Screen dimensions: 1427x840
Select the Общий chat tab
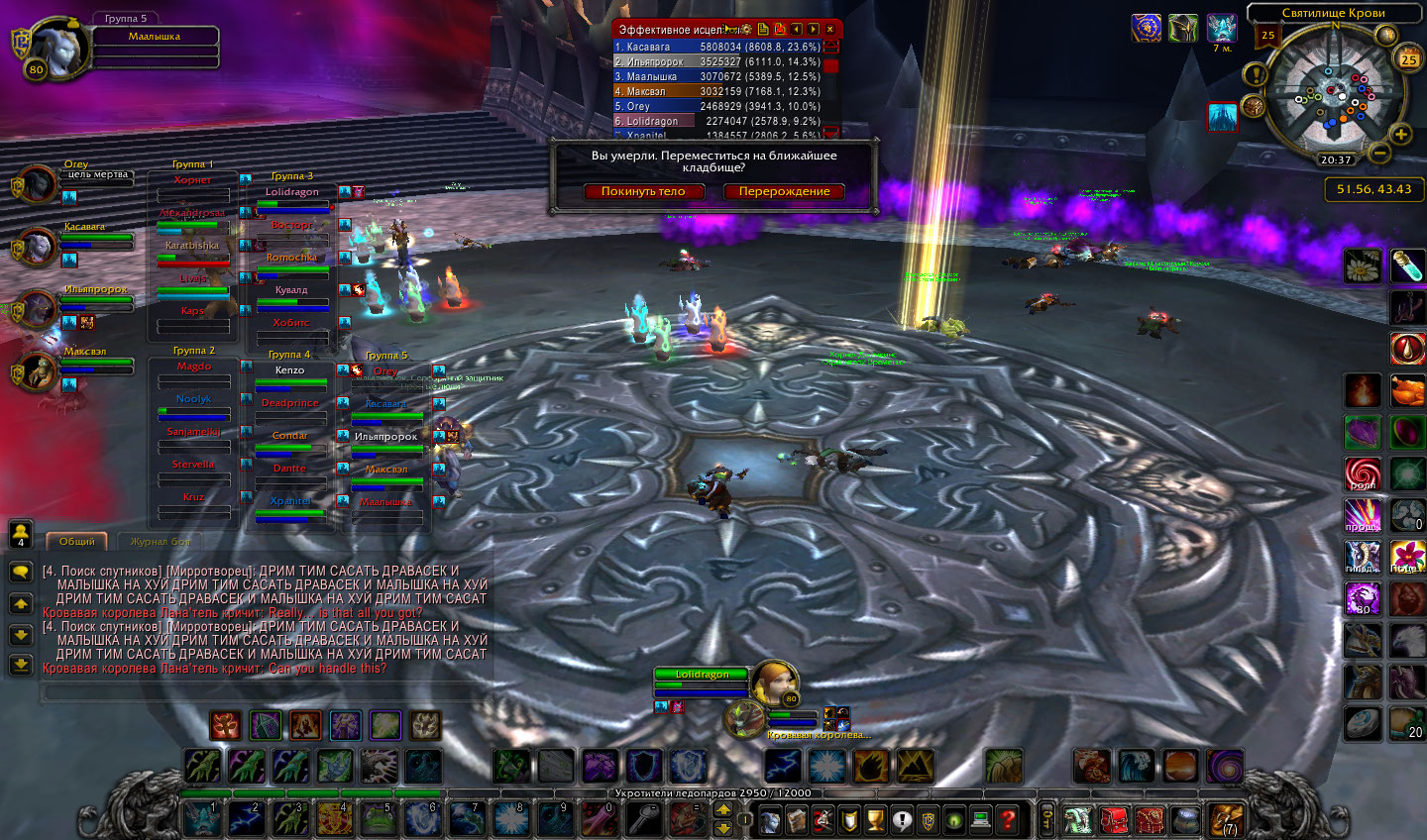coord(77,541)
